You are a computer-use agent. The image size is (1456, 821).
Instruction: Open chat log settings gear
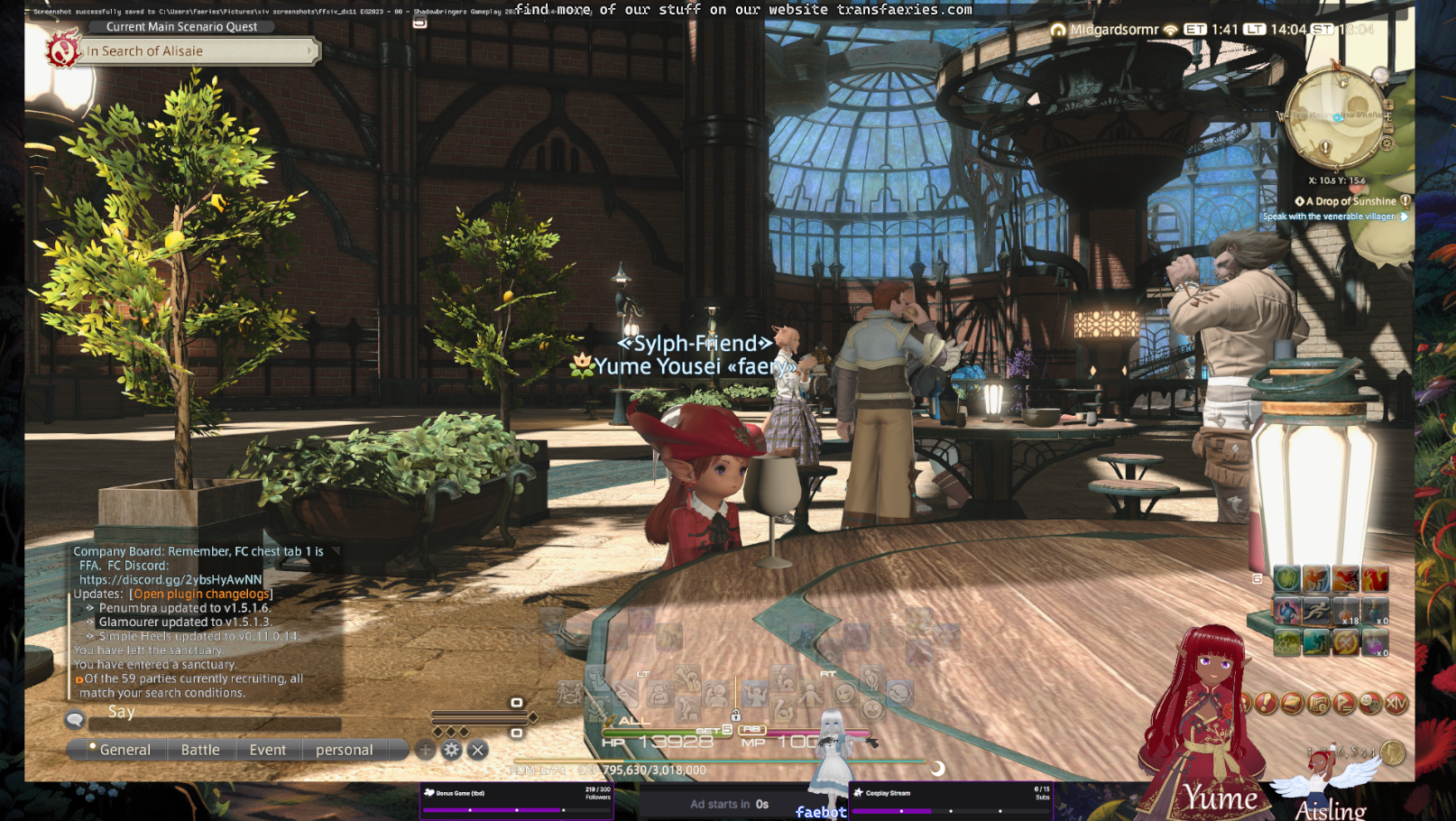452,750
